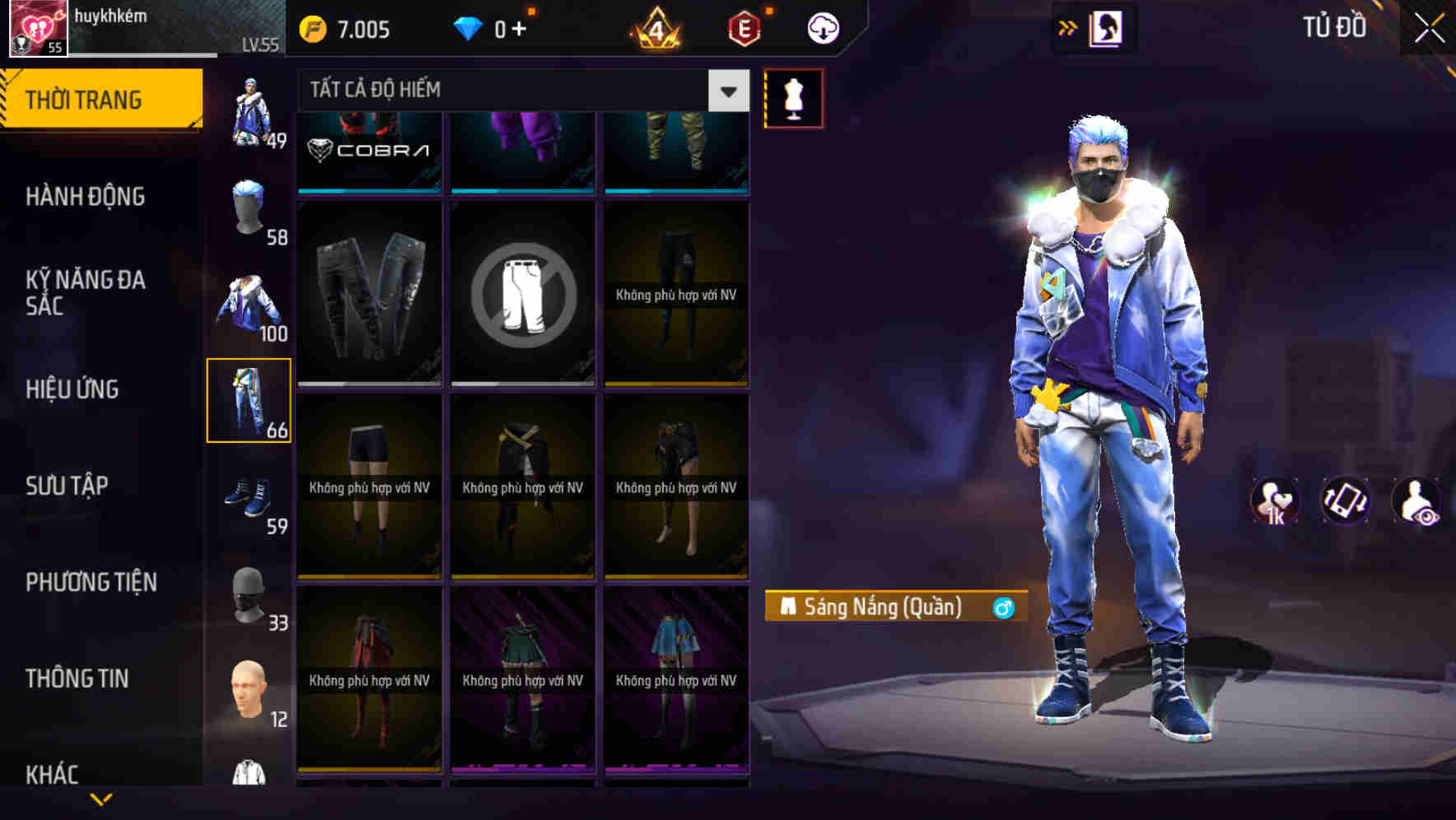This screenshot has width=1456, height=820.
Task: Collapse the panel using the double-arrow icon
Action: (1066, 26)
